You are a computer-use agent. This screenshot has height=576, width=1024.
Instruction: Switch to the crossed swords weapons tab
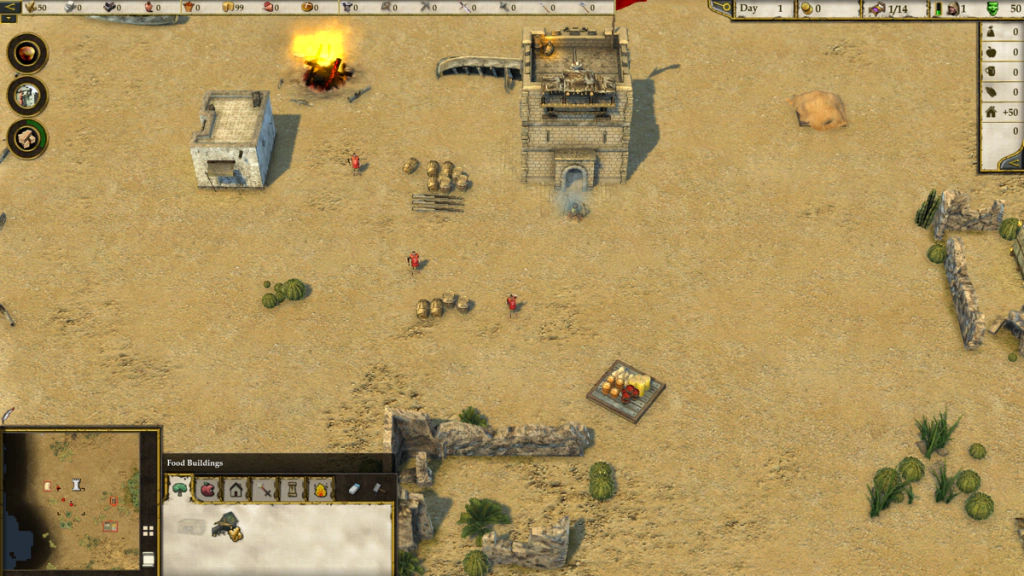point(264,489)
